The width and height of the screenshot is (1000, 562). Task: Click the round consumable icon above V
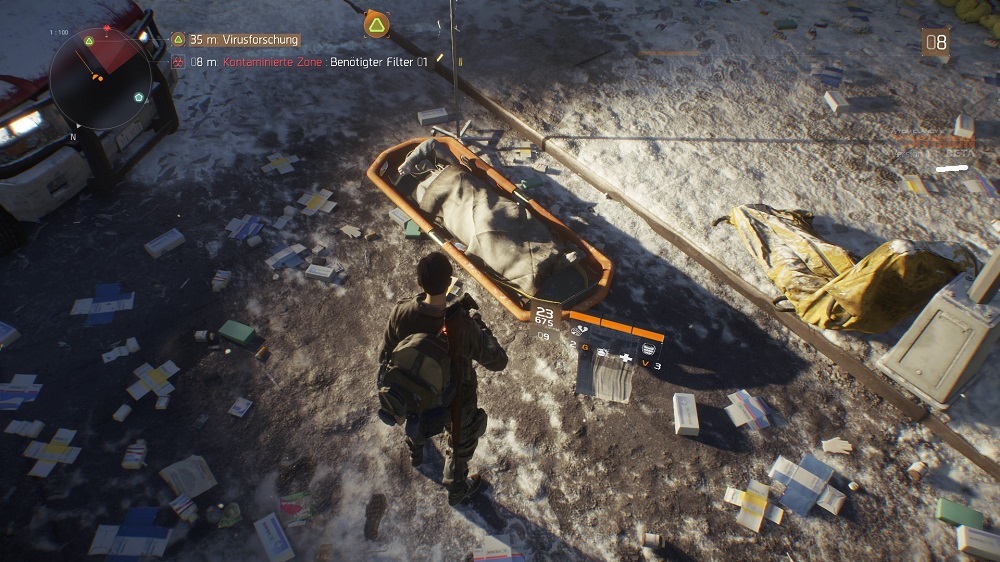tap(648, 347)
